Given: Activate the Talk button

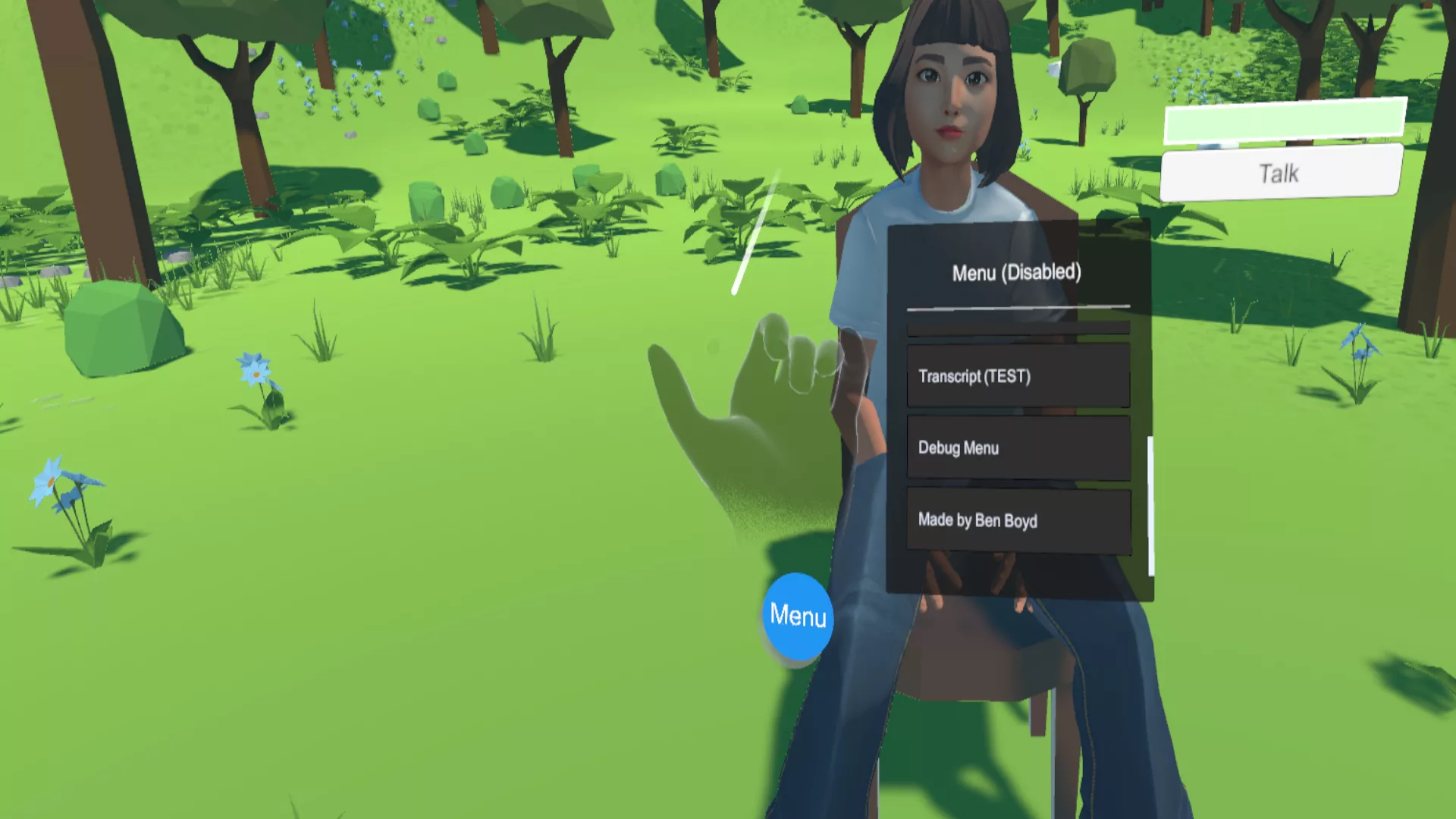Looking at the screenshot, I should click(x=1281, y=173).
